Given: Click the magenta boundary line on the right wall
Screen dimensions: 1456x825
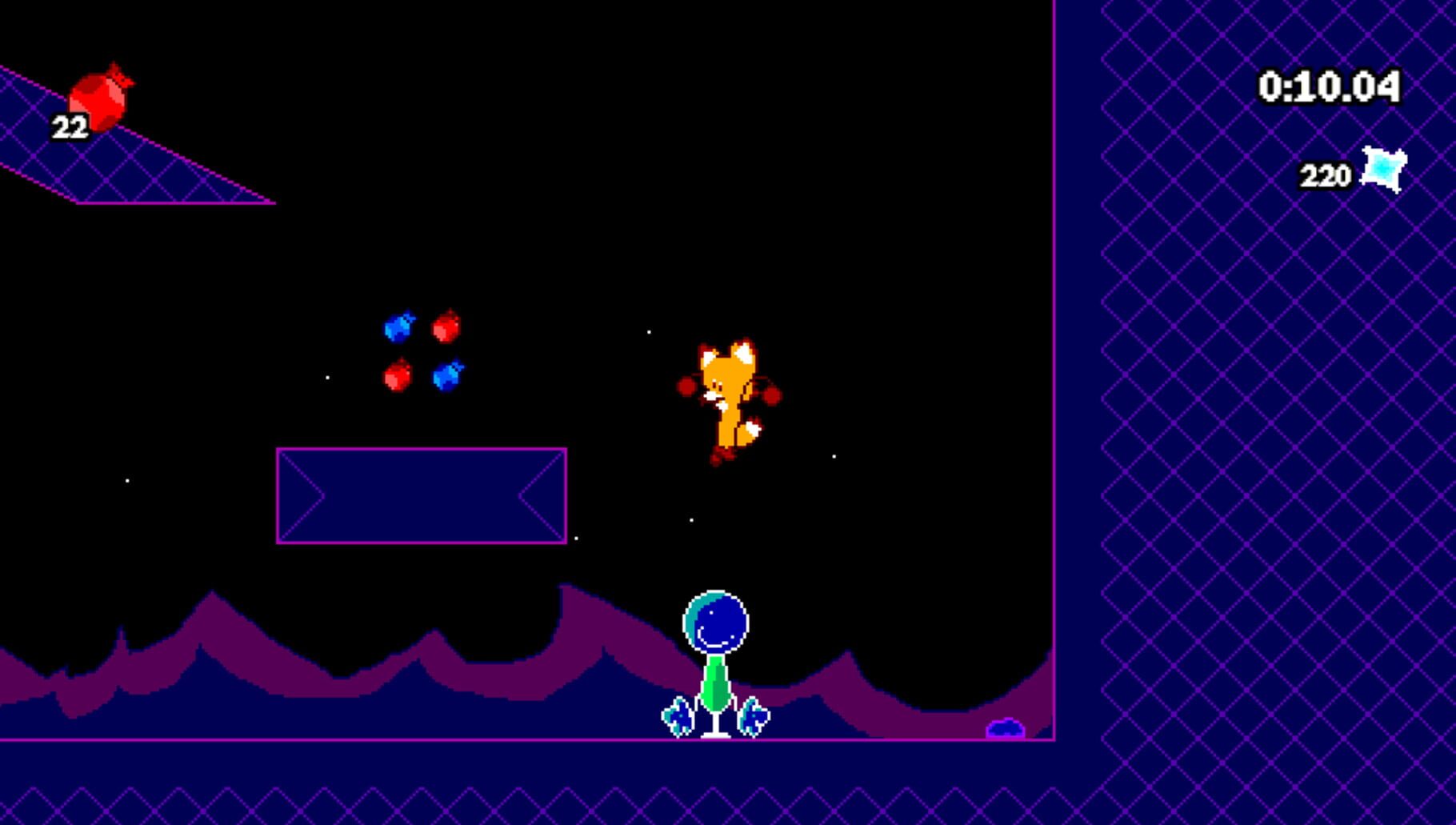Looking at the screenshot, I should point(1056,400).
